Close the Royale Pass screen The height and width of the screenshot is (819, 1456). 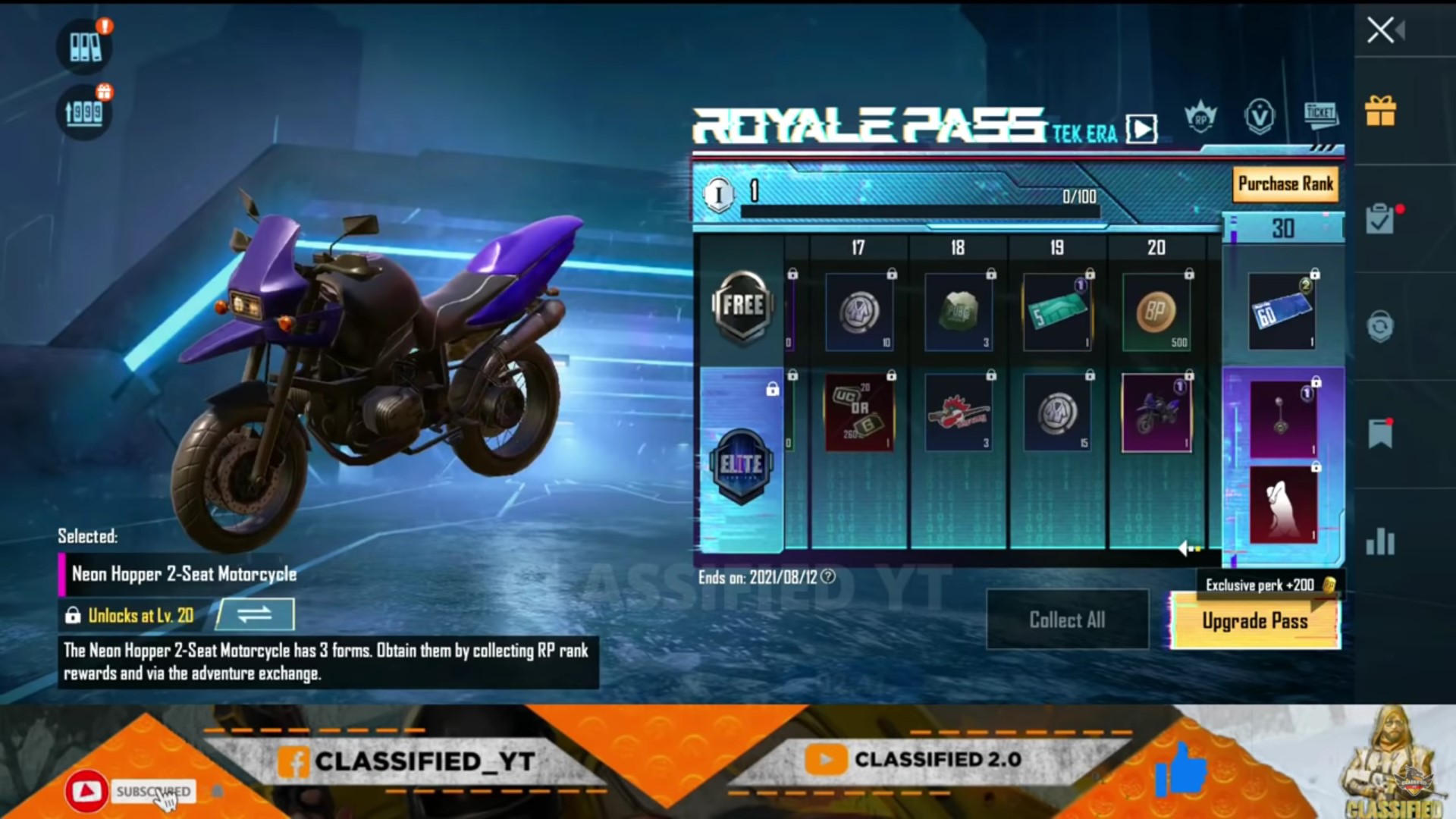[1380, 30]
